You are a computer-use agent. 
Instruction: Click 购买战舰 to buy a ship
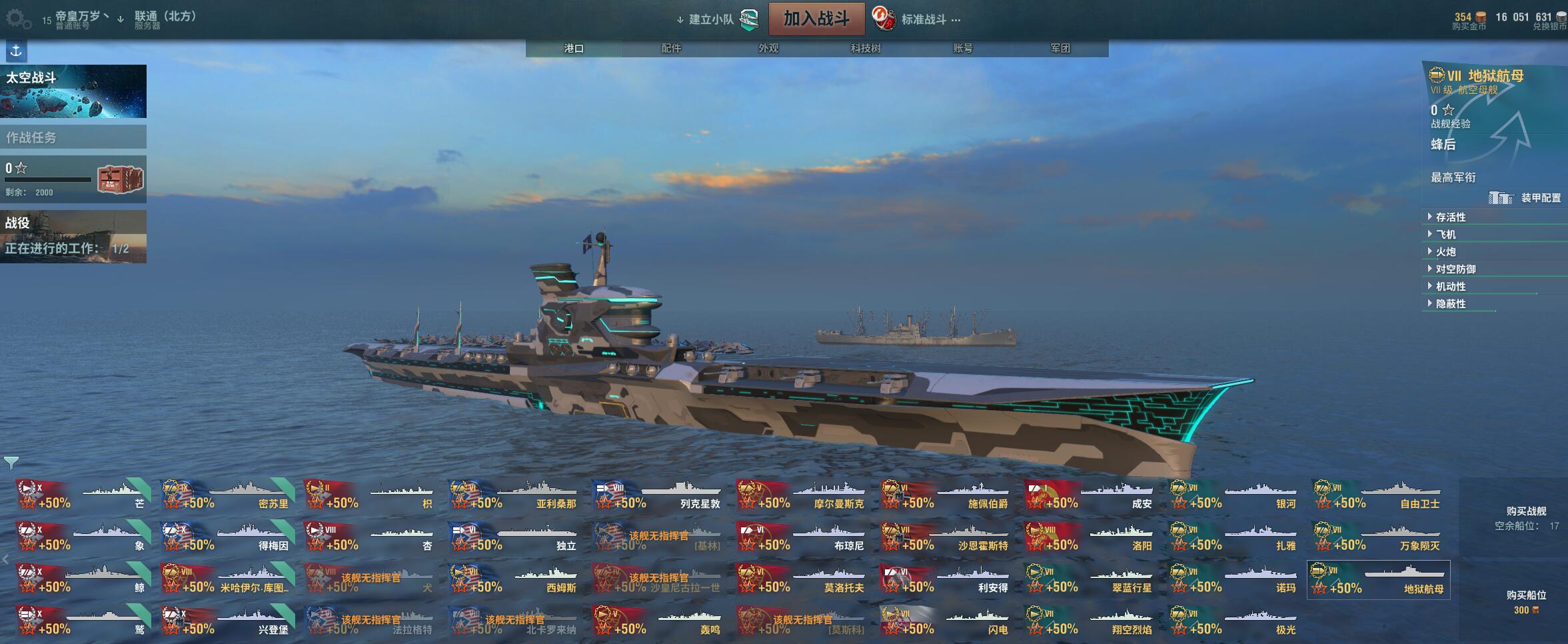[x=1526, y=511]
